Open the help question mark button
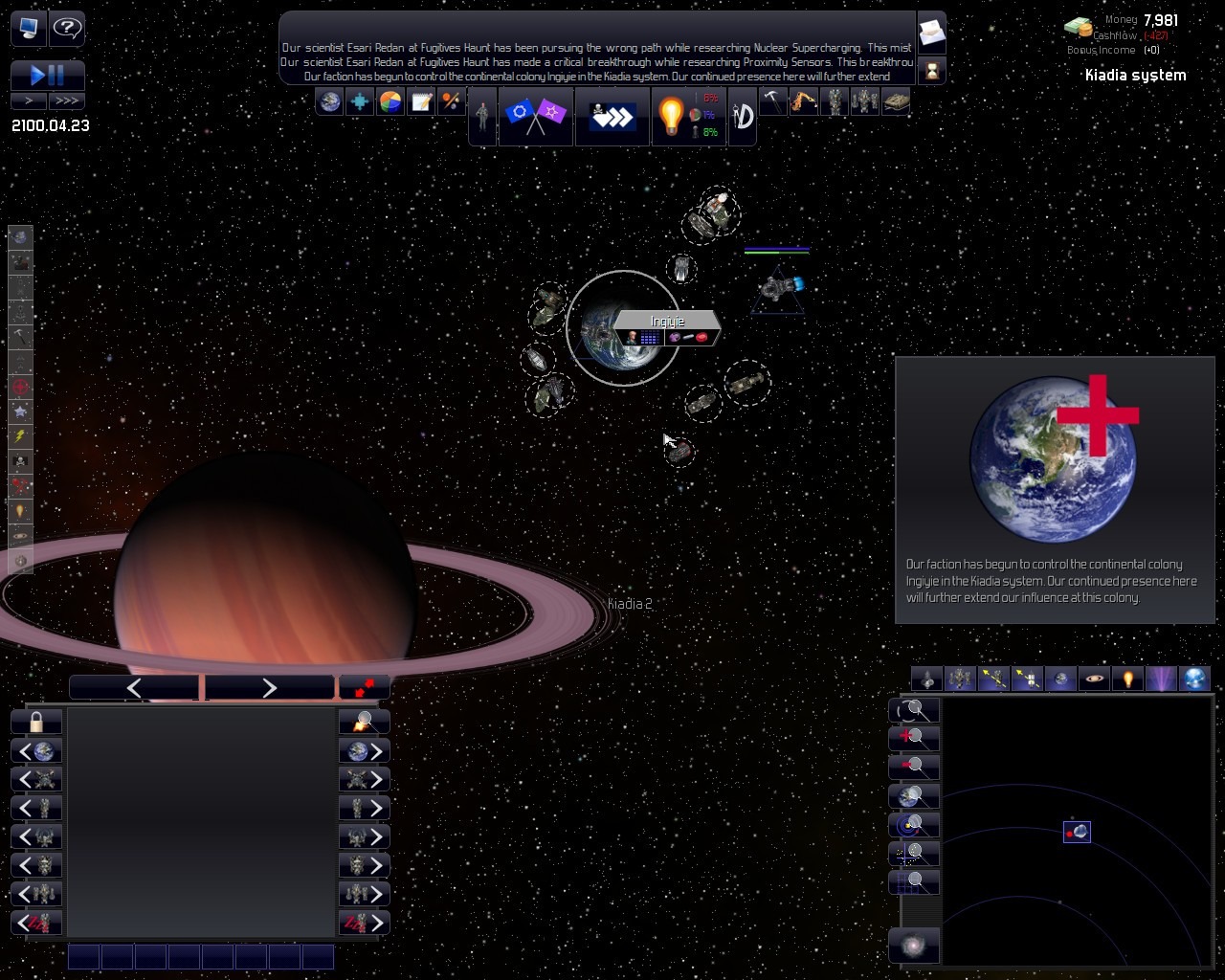The width and height of the screenshot is (1225, 980). tap(67, 29)
